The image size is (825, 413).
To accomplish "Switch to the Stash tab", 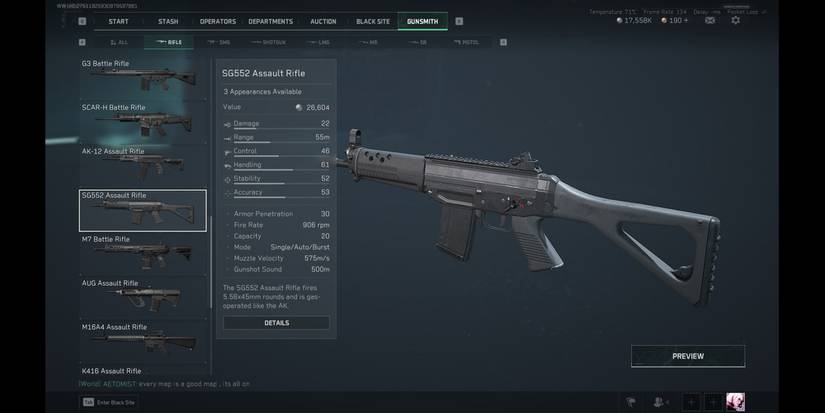I will (168, 21).
